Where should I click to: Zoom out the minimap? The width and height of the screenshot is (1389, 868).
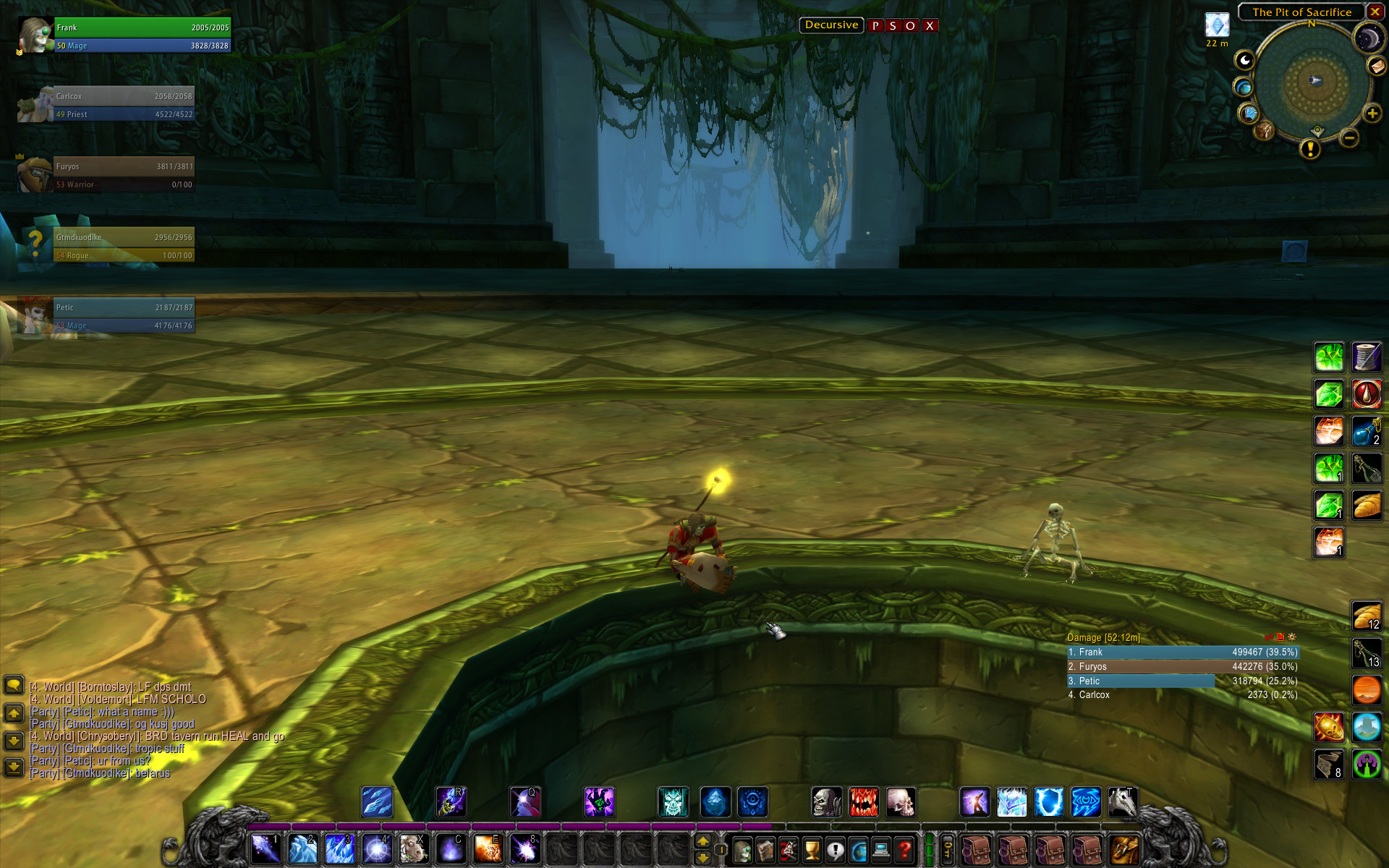[1348, 137]
